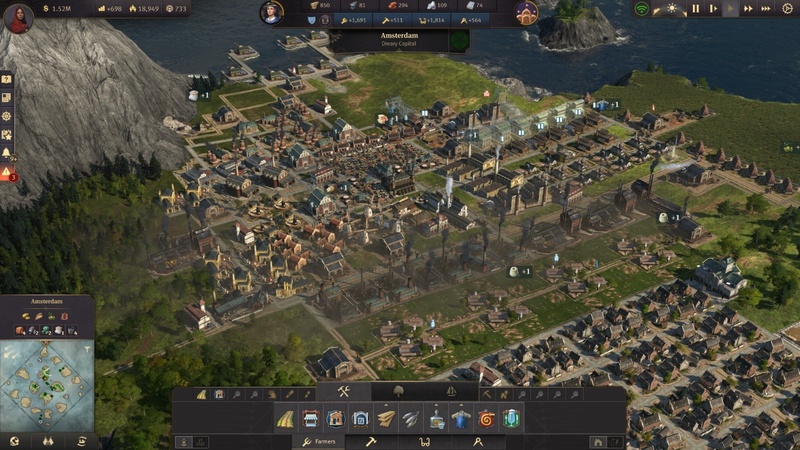Set game speed to fast forward (double arrow)
Viewport: 800px width, 450px height.
coord(750,9)
